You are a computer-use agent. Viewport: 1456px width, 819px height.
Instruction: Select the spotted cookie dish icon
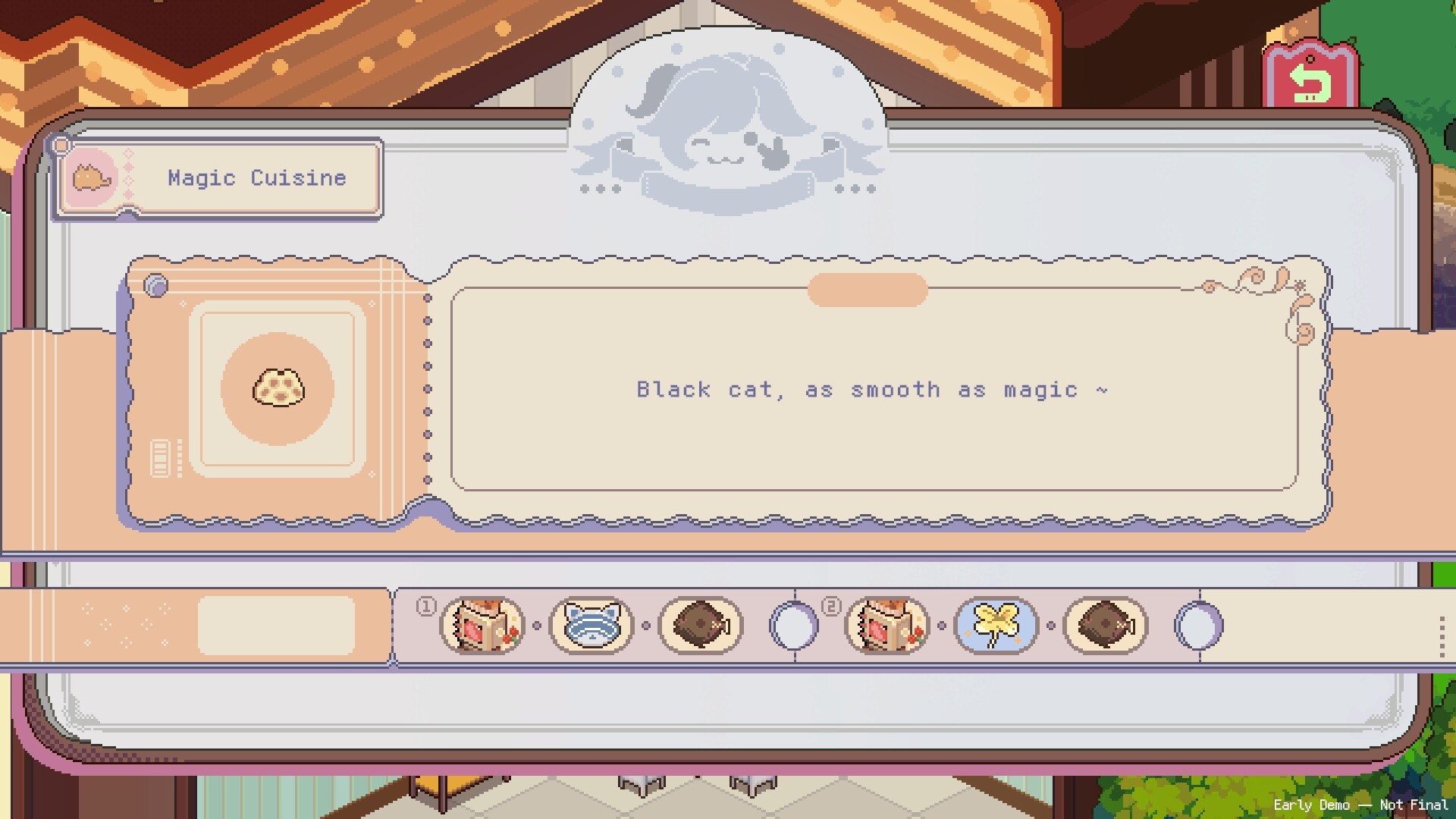[x=278, y=388]
